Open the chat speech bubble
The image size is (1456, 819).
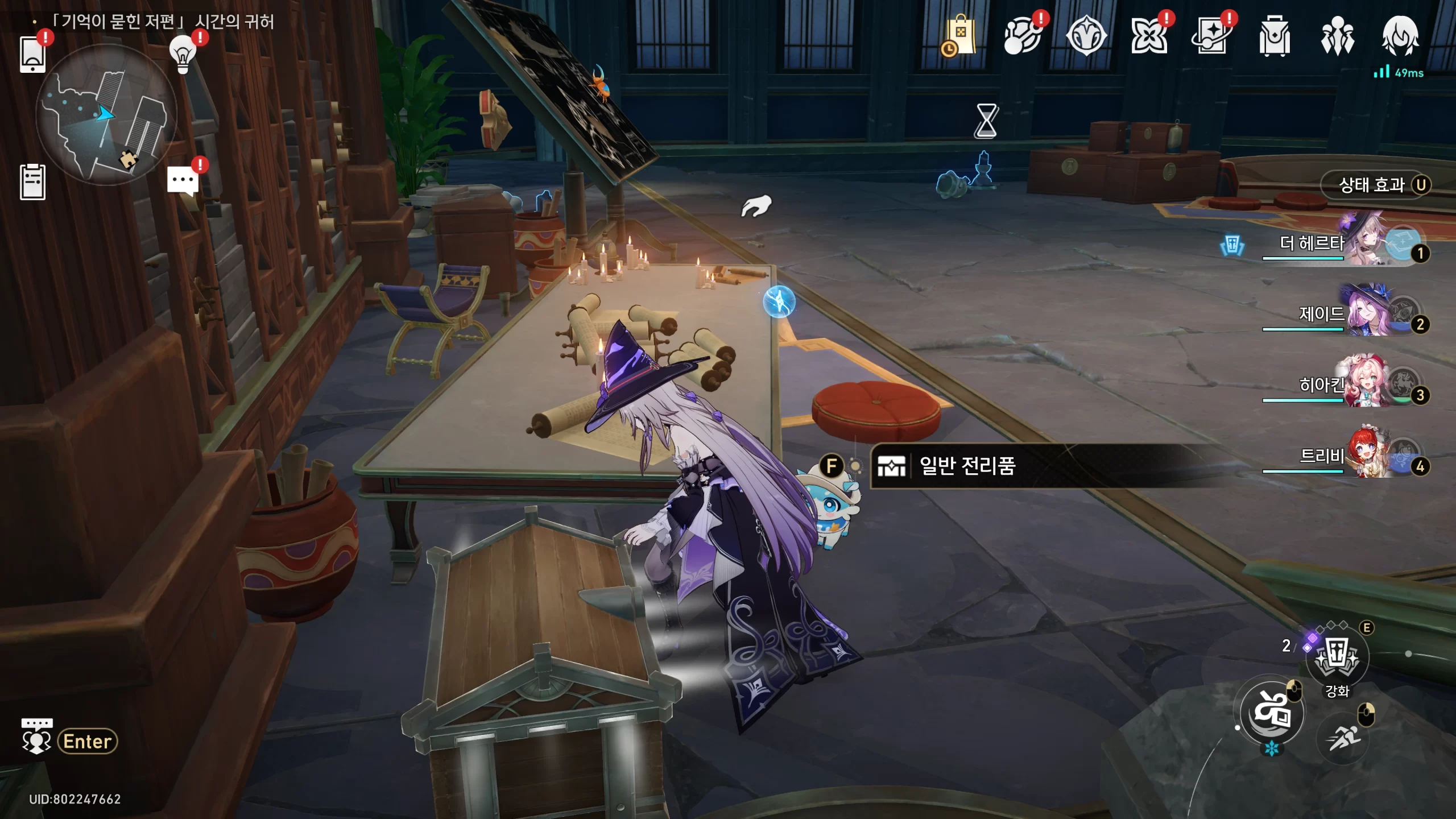[x=183, y=181]
